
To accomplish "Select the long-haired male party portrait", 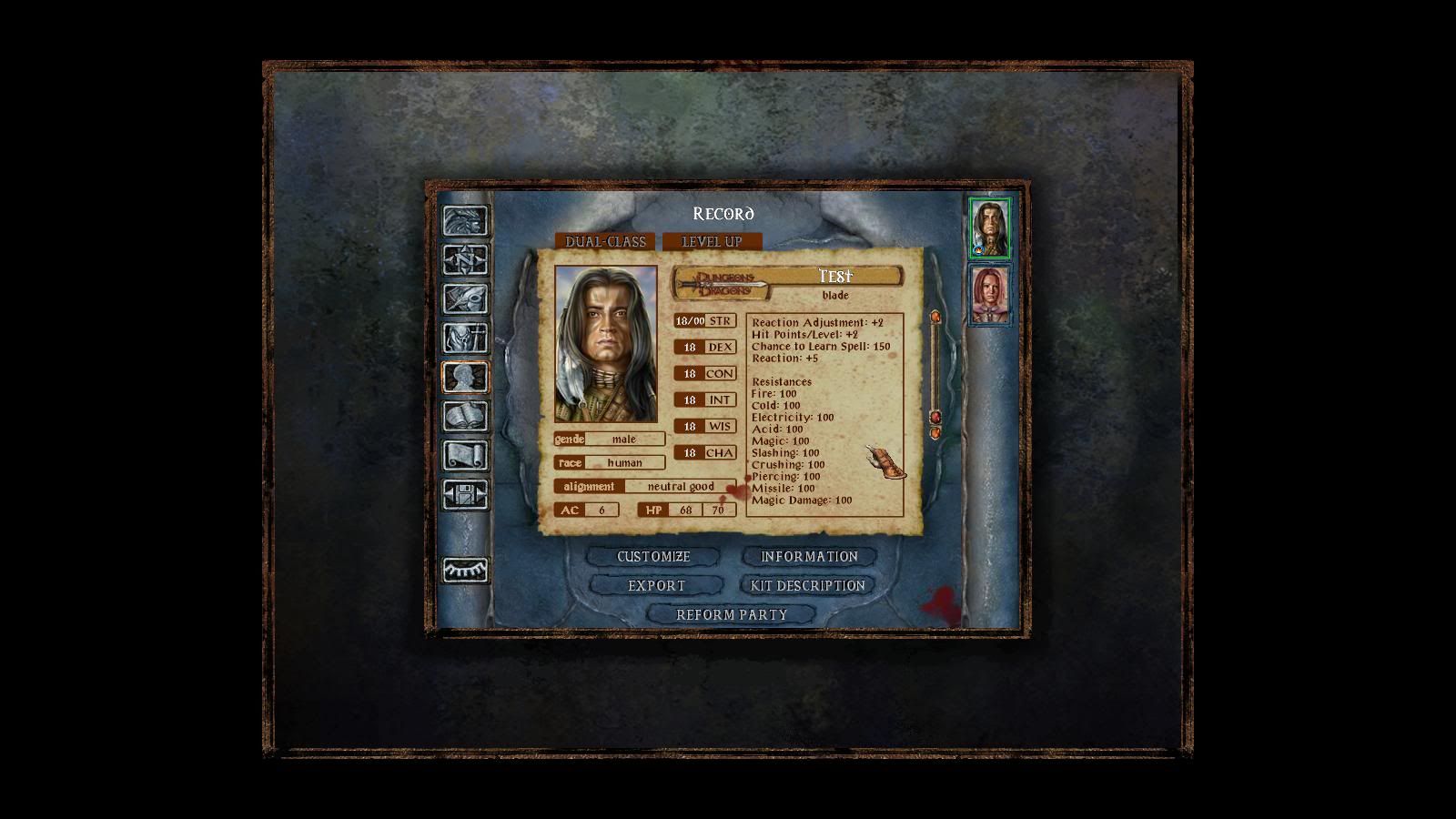I will tap(989, 227).
